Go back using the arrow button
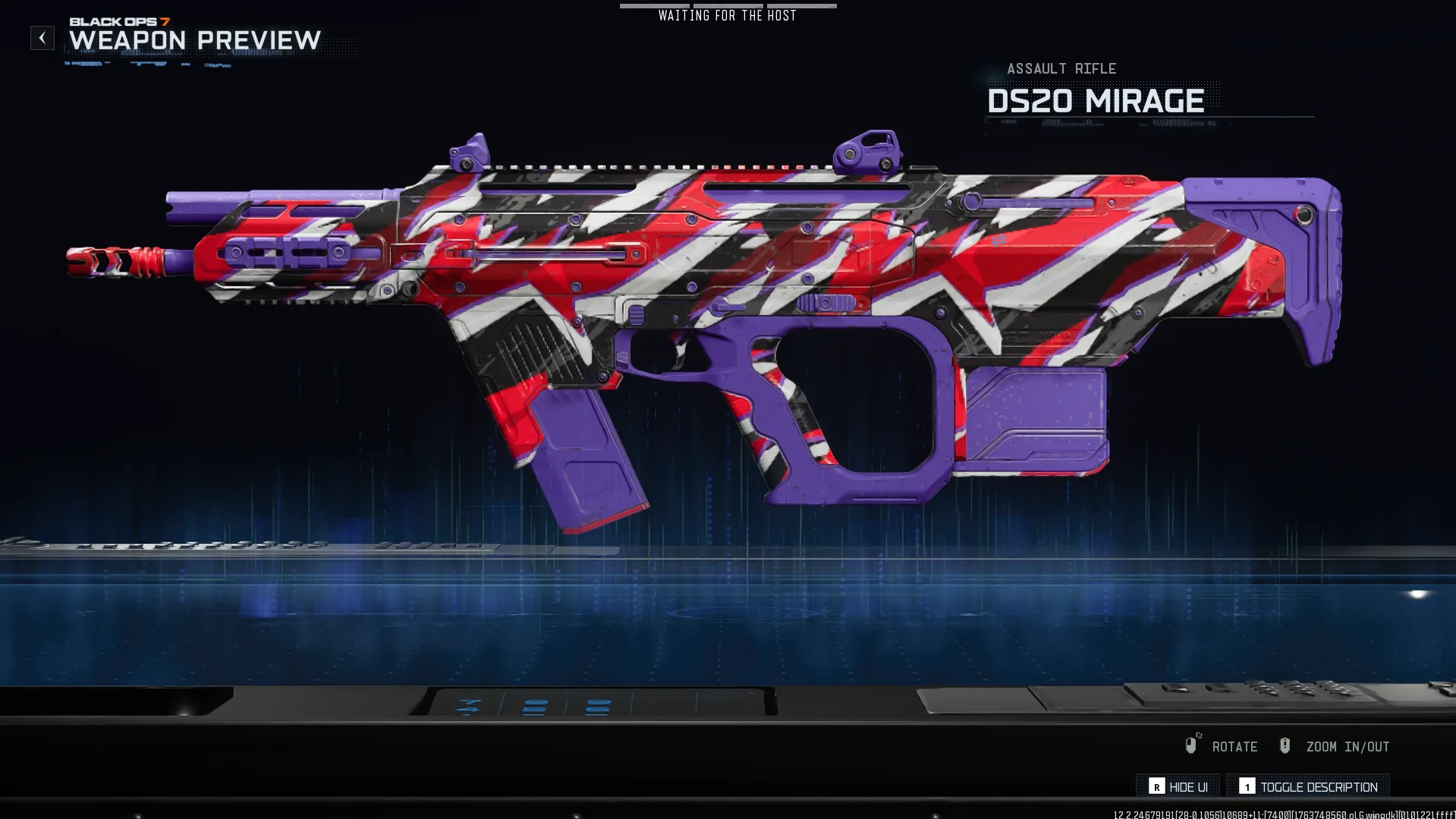 click(42, 38)
